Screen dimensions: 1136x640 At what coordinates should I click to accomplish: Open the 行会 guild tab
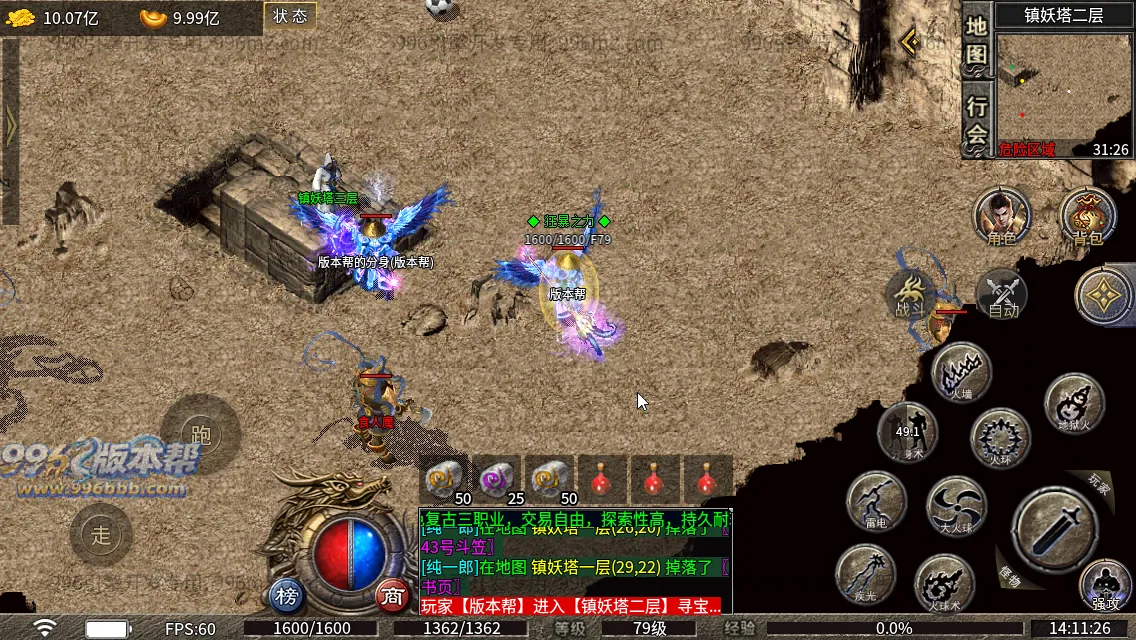pyautogui.click(x=977, y=118)
